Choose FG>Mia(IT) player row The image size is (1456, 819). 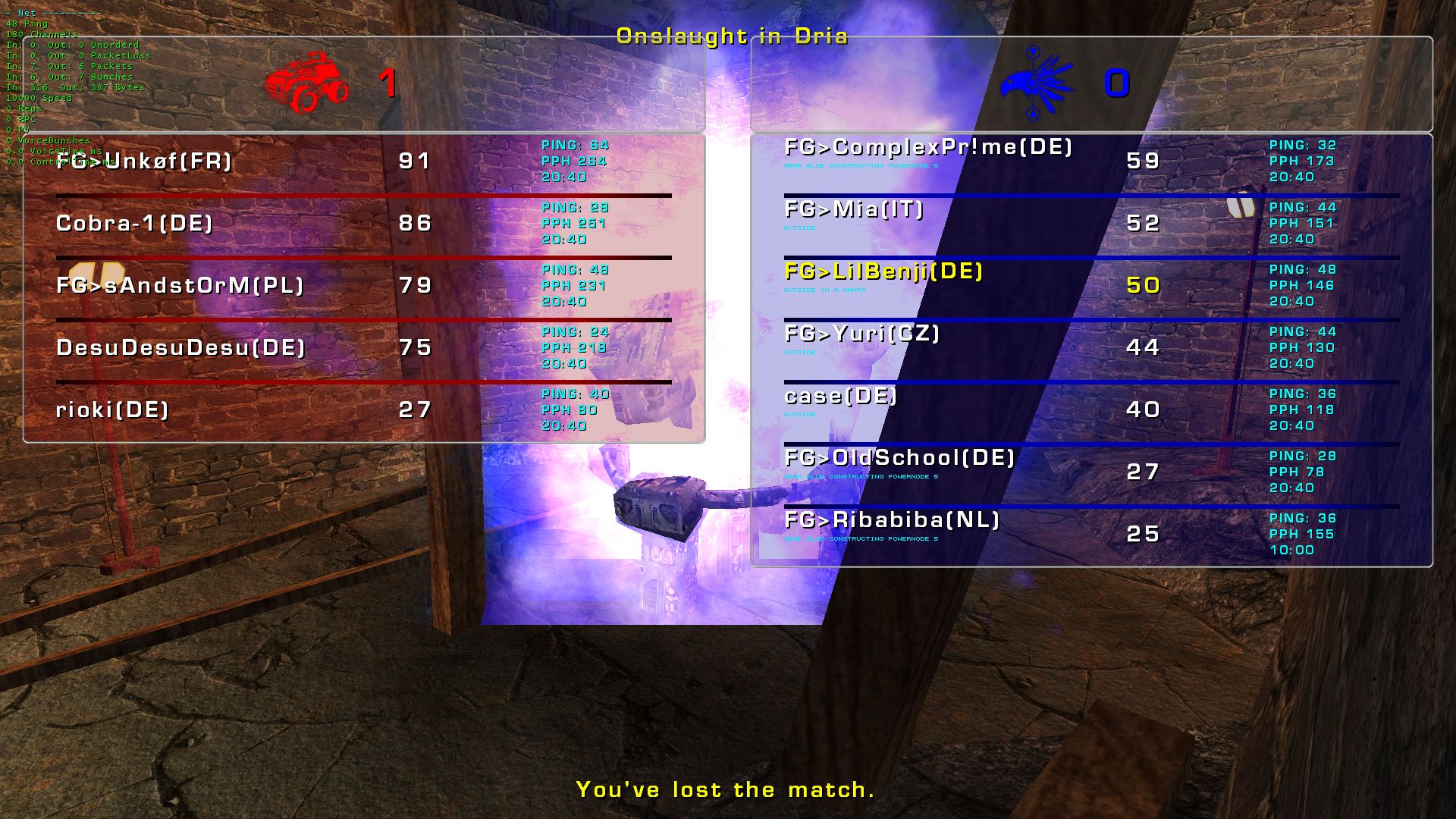pos(854,210)
